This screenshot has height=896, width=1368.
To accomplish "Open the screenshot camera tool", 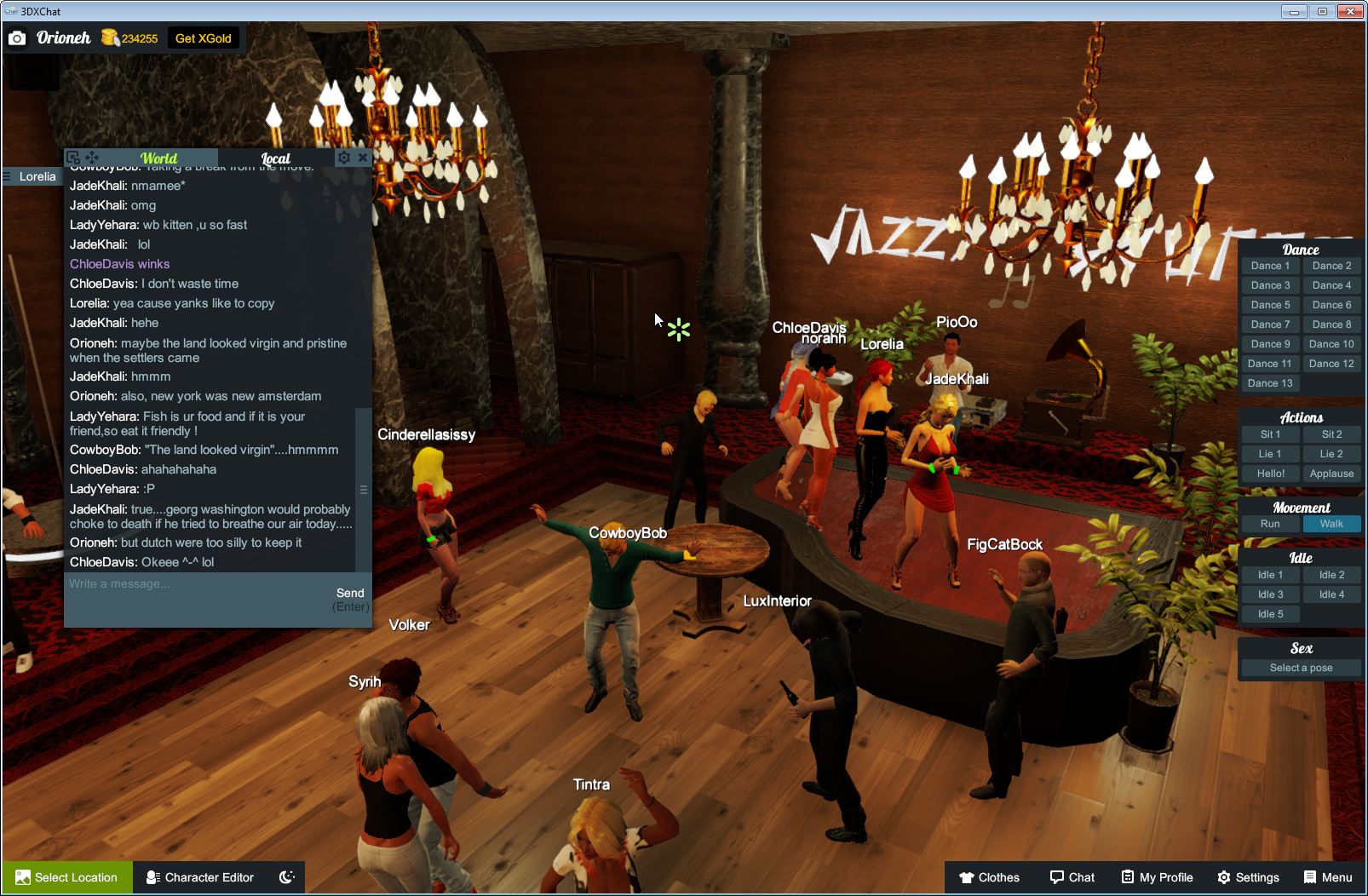I will (x=17, y=37).
